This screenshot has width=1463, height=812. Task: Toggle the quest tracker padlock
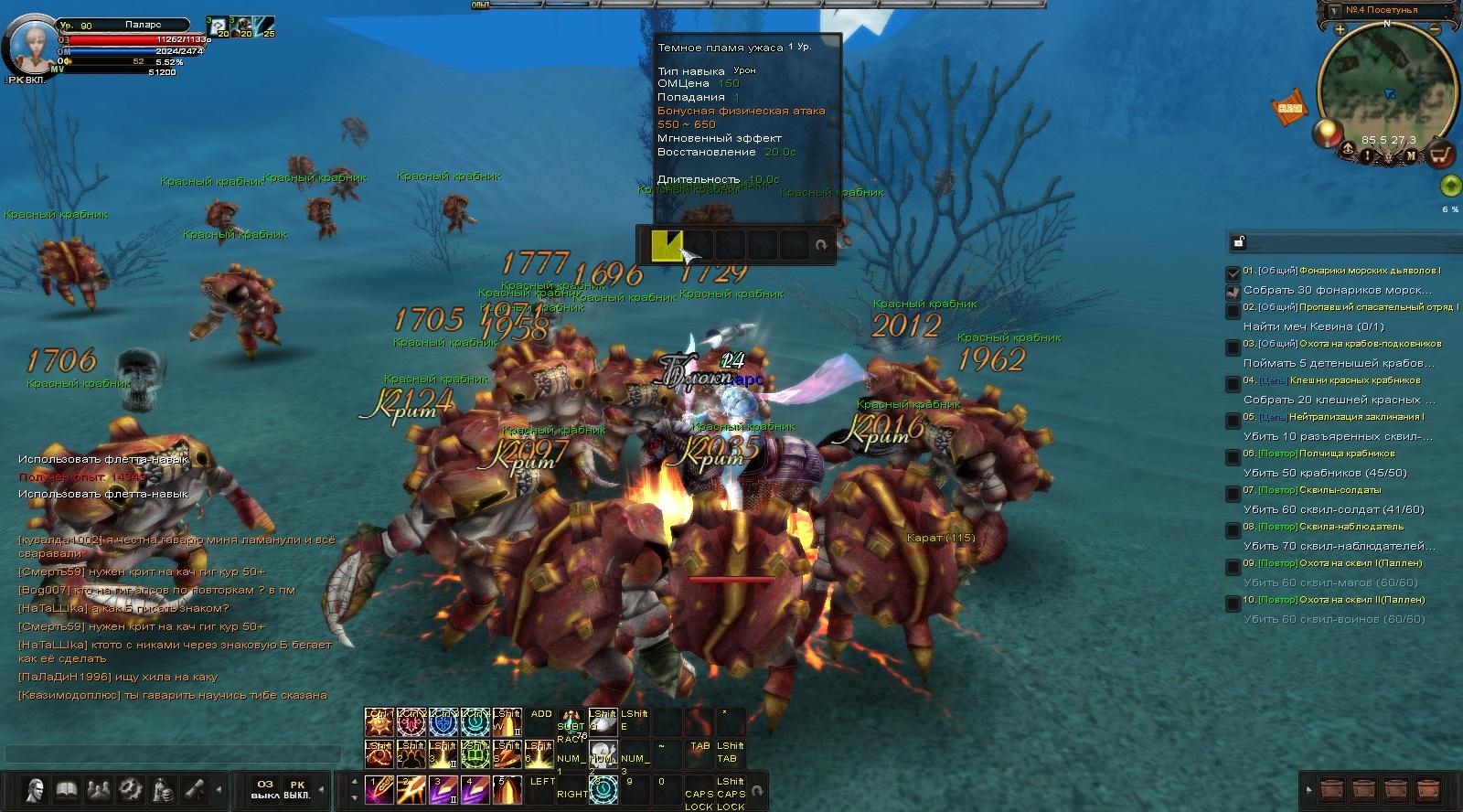pos(1238,242)
